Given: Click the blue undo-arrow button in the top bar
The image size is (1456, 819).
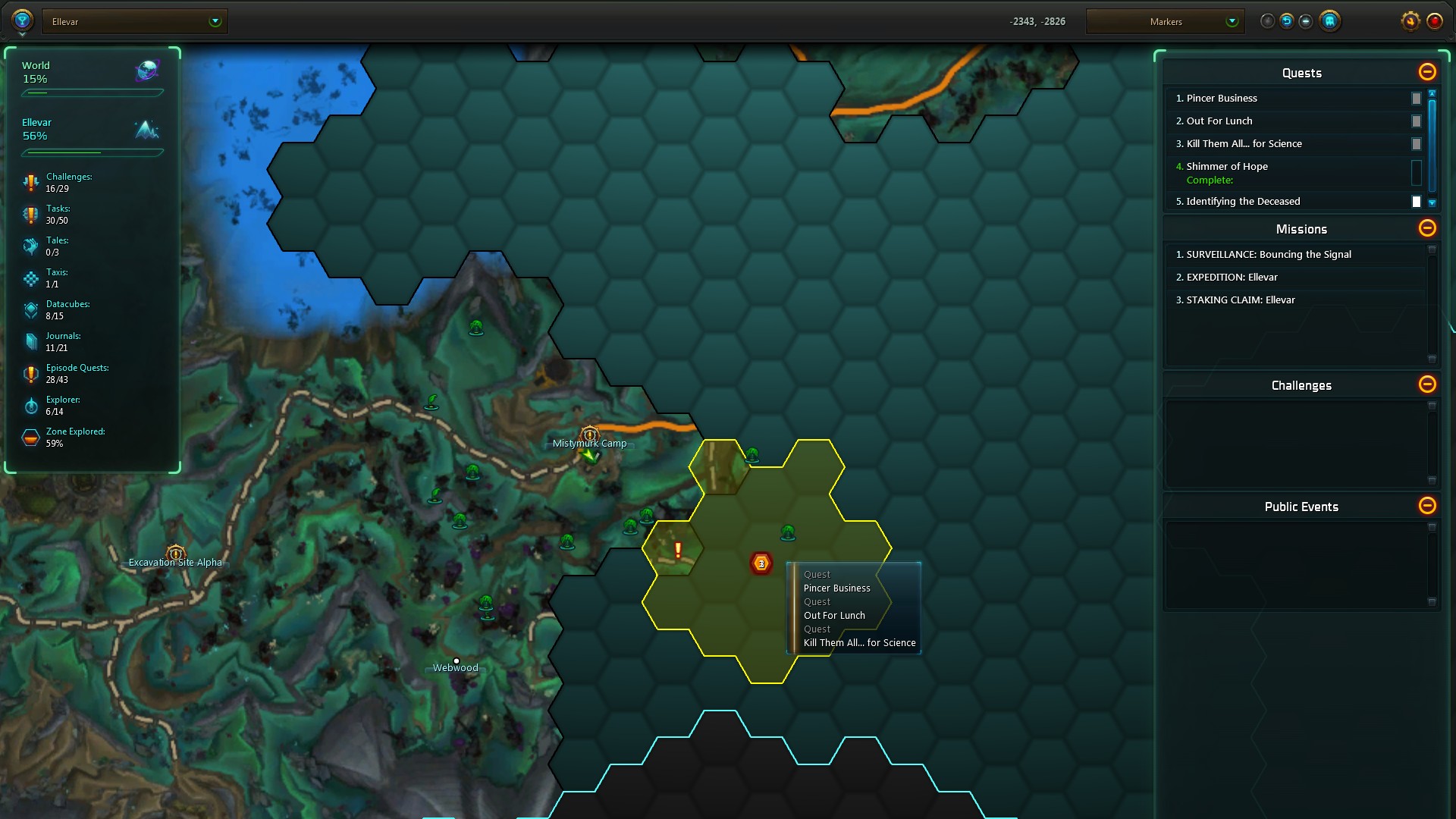Looking at the screenshot, I should 1287,21.
